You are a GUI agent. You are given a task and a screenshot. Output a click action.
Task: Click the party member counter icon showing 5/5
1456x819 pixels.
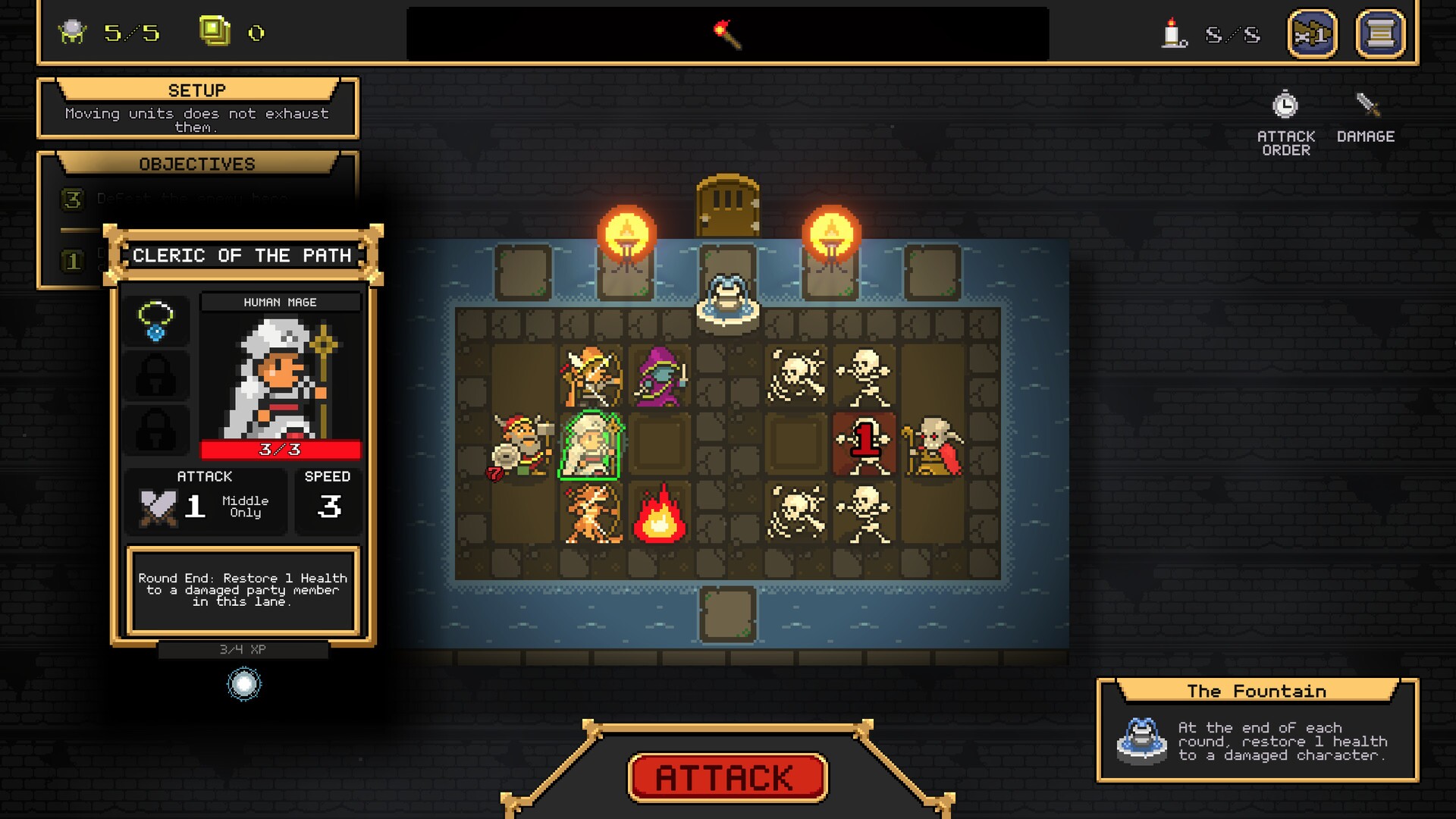[73, 32]
